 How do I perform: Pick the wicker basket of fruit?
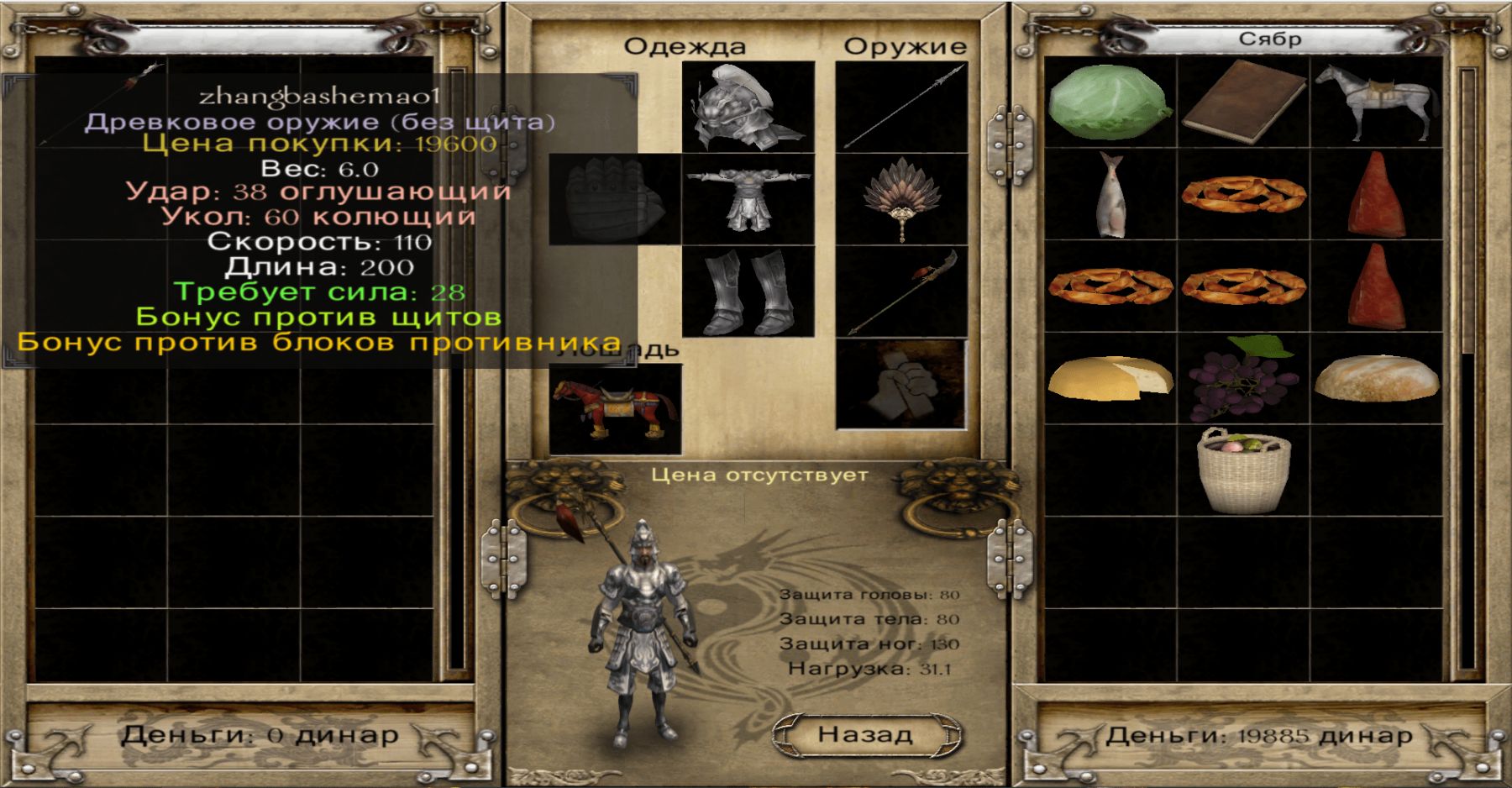coord(1243,470)
